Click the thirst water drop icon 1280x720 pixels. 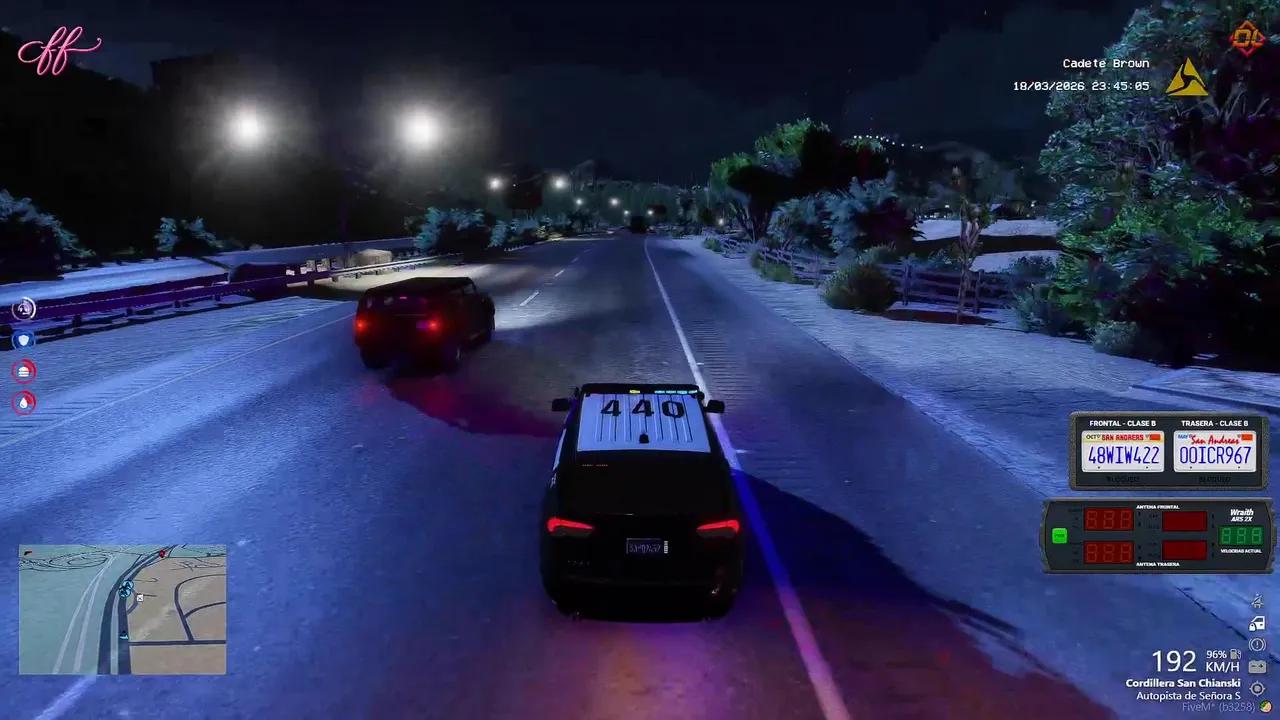point(22,402)
